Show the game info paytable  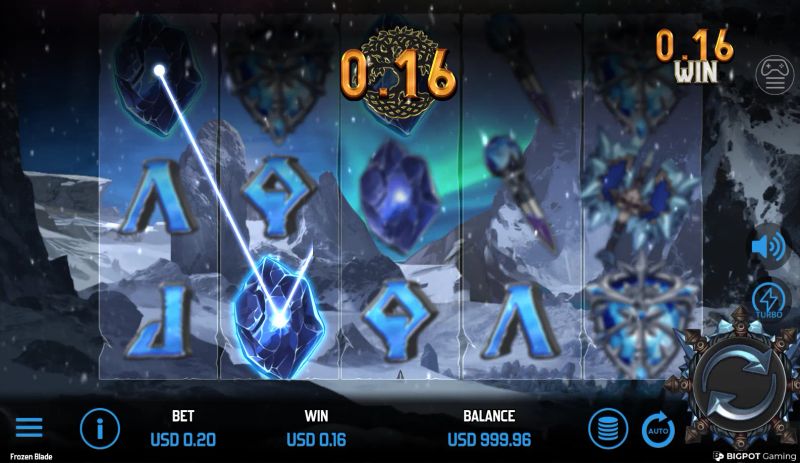[100, 428]
